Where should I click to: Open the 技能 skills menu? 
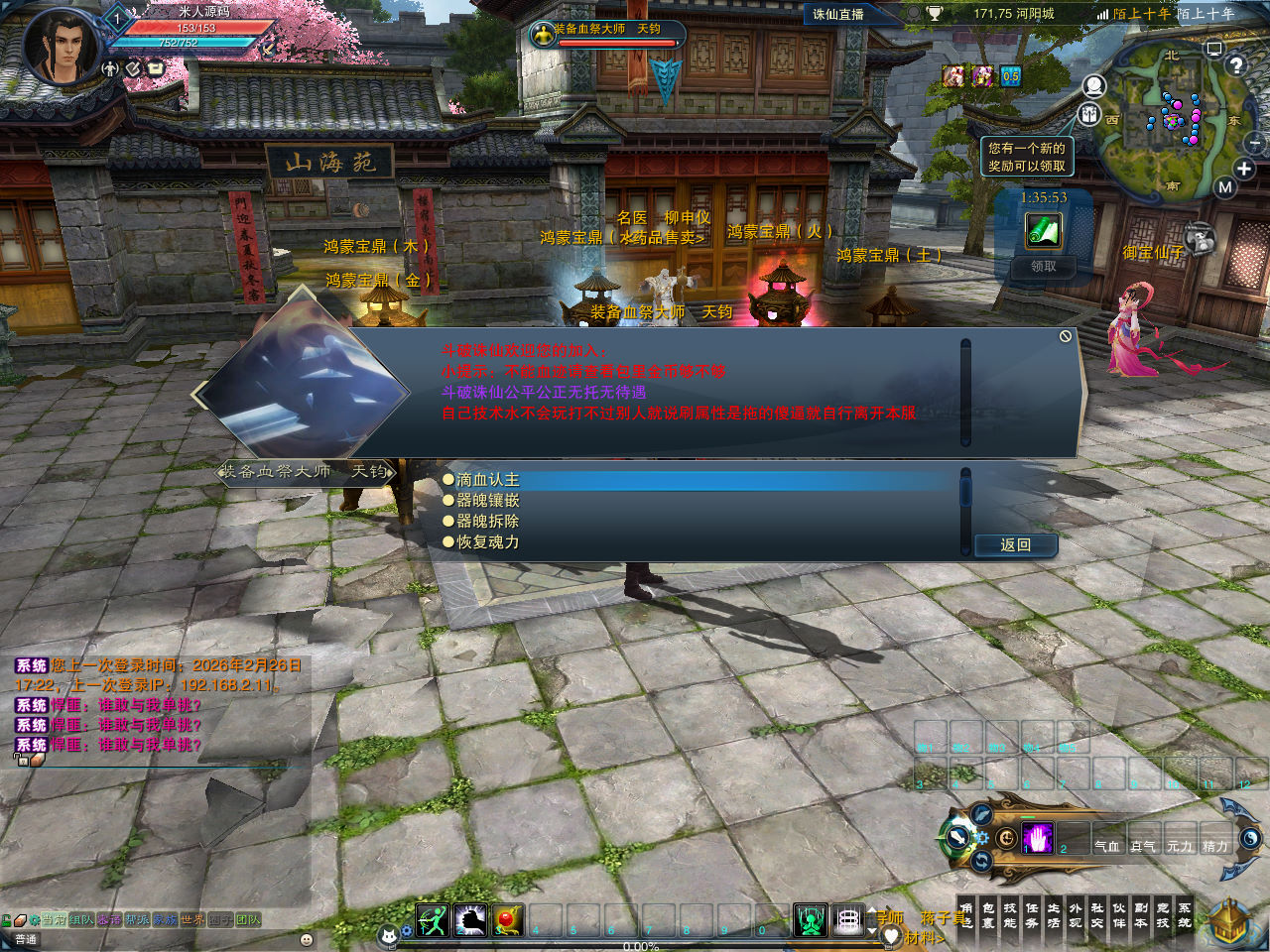coord(1010,915)
